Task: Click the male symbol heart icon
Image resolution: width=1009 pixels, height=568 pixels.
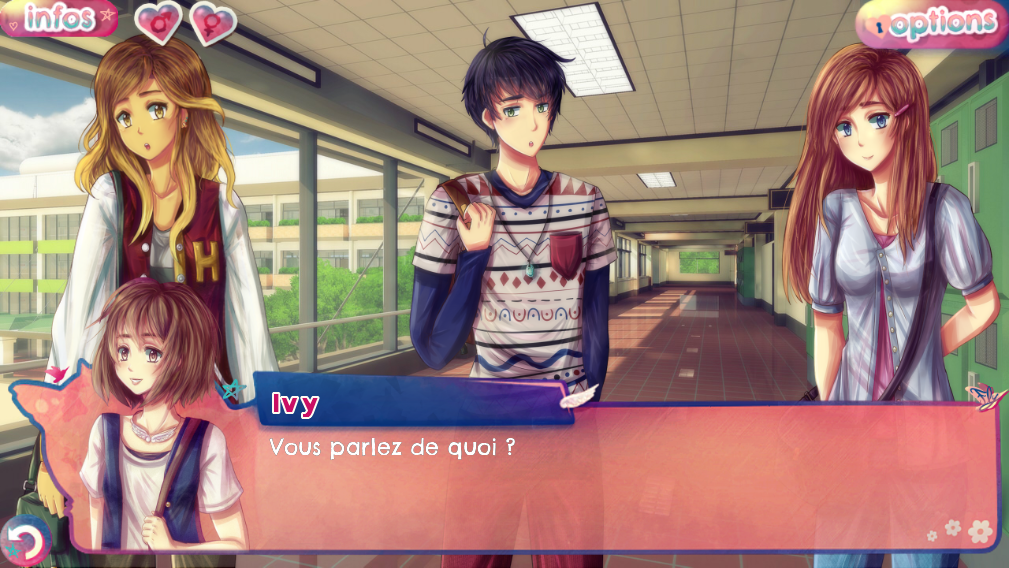Action: click(158, 22)
